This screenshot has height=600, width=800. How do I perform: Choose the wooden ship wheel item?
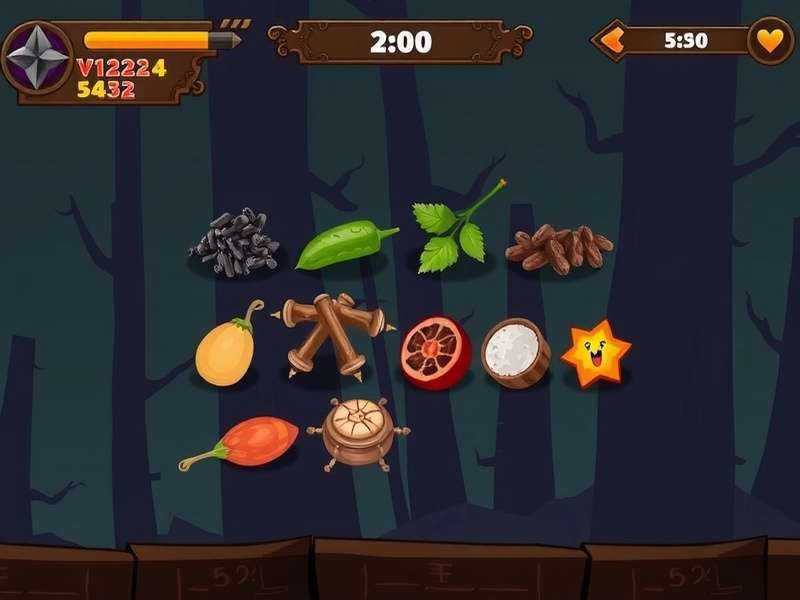(358, 433)
